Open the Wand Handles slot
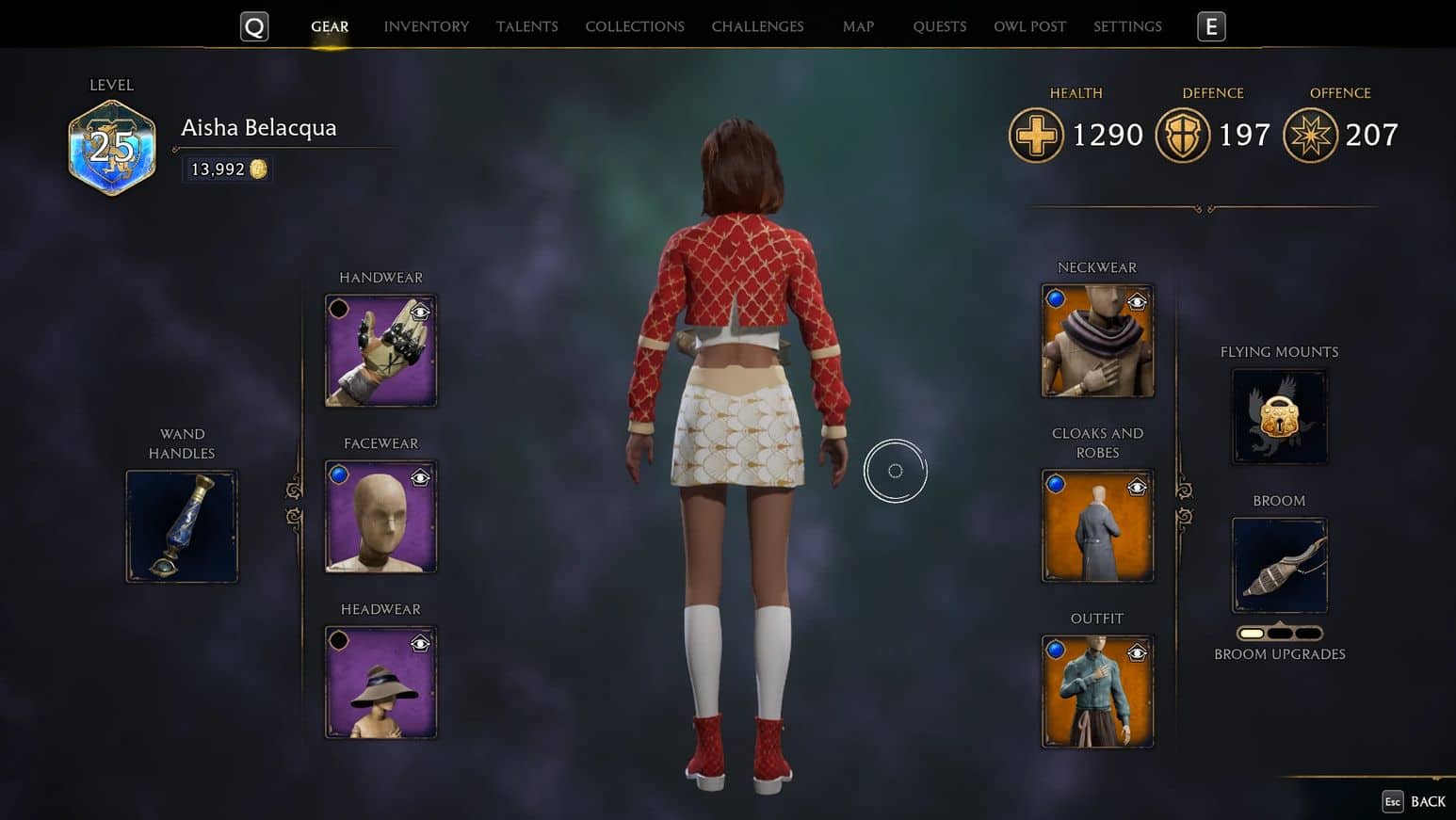The width and height of the screenshot is (1456, 820). click(182, 526)
